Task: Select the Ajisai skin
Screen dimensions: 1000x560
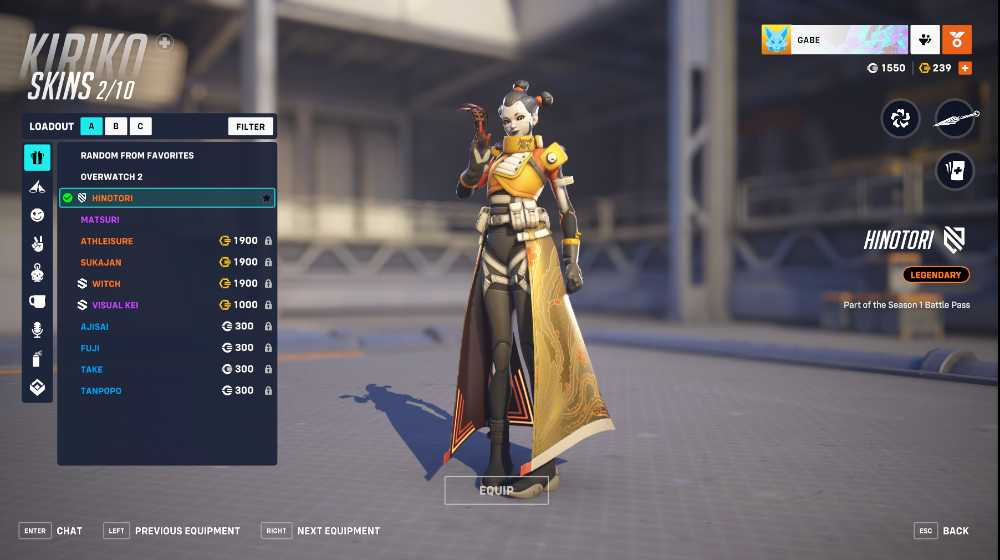Action: 96,326
